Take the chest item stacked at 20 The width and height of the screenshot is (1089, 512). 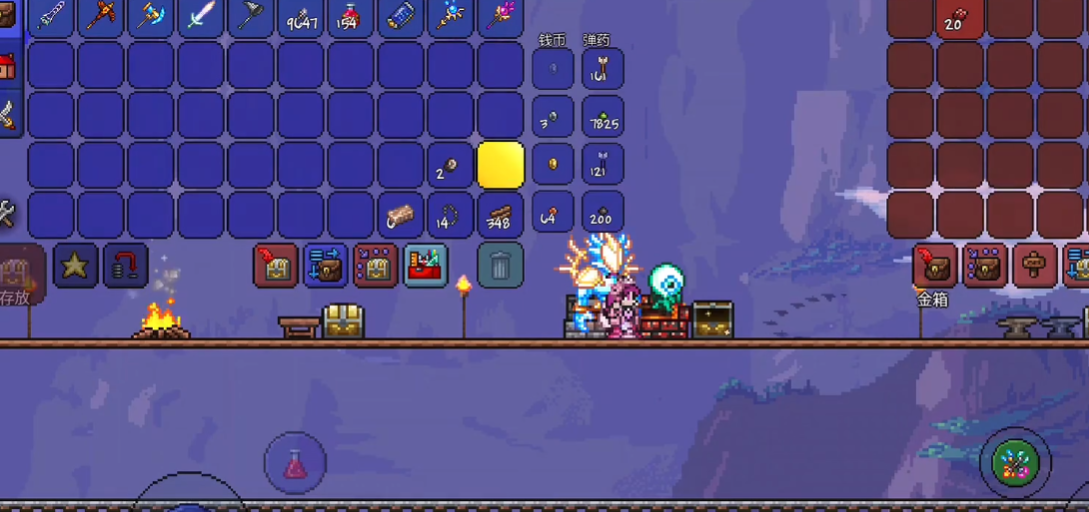point(960,17)
